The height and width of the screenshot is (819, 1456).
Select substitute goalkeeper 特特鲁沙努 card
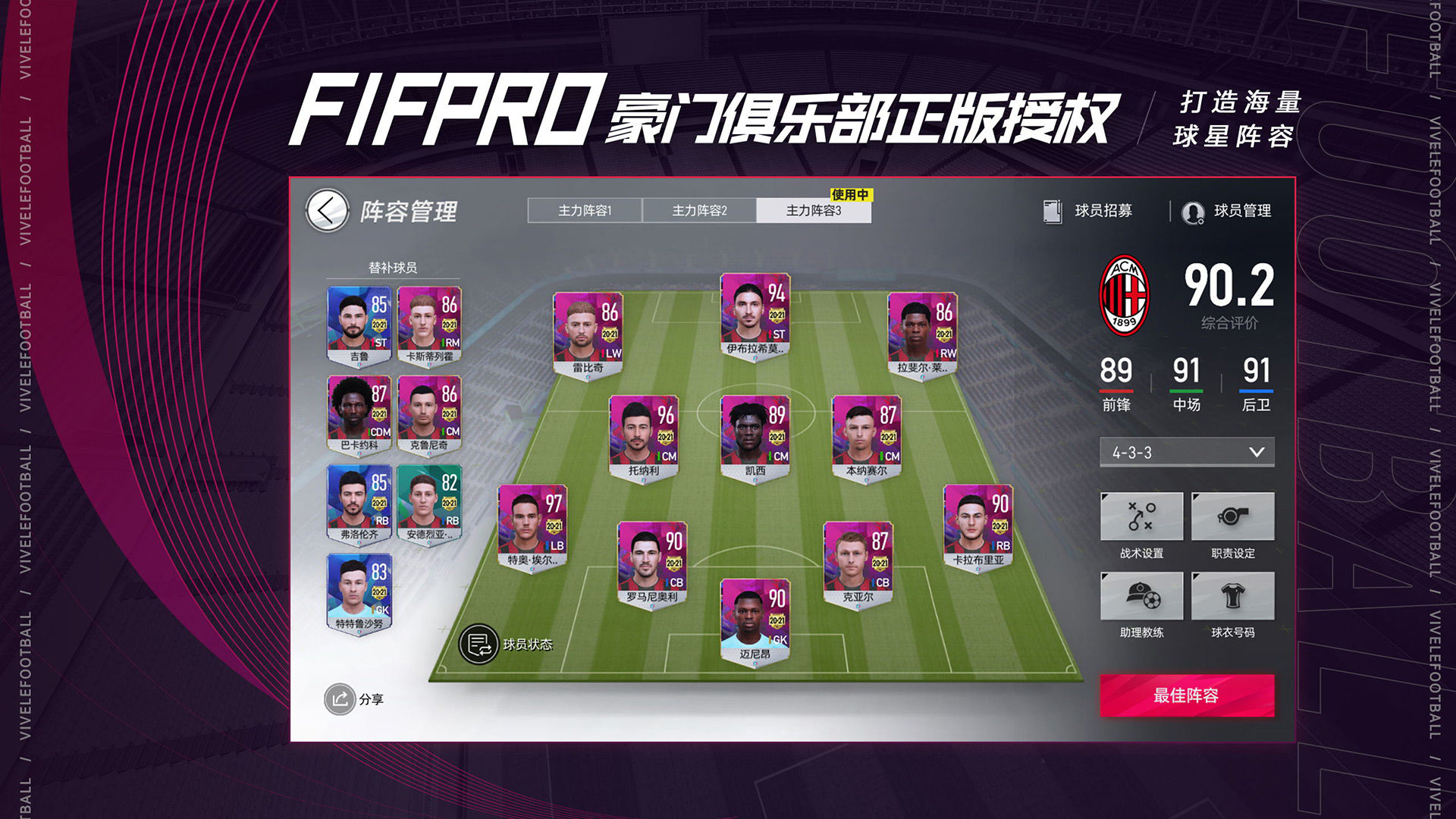359,593
